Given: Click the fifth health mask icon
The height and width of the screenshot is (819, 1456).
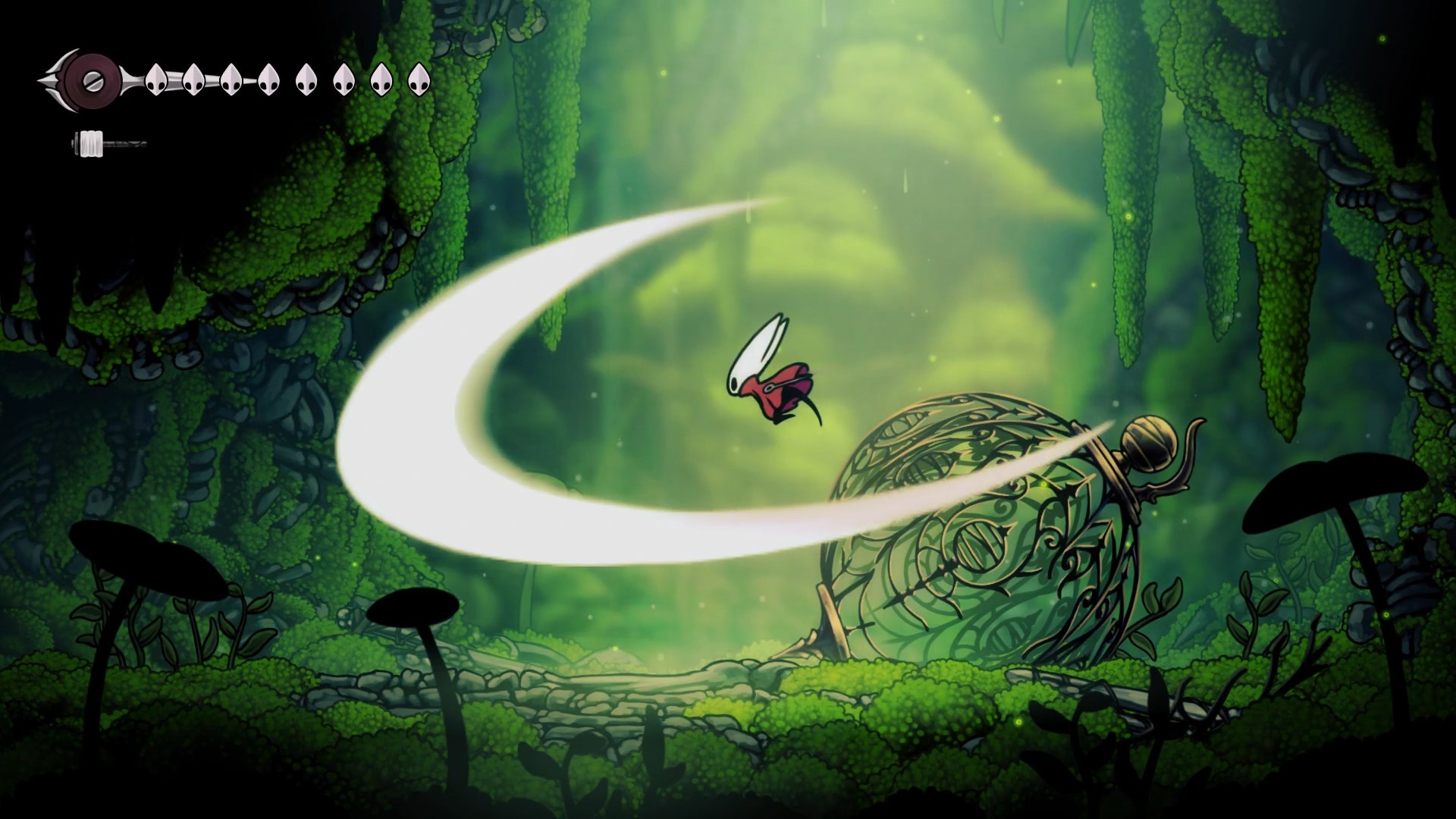Looking at the screenshot, I should coord(307,80).
